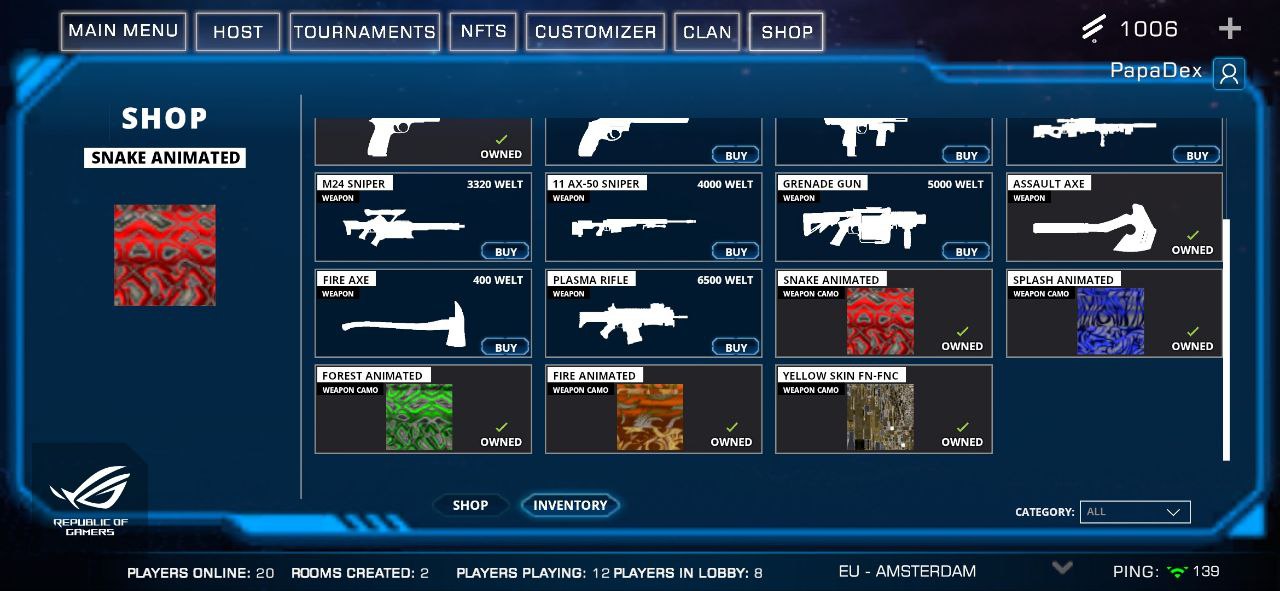Buy the 11 AX-50 Sniper

click(736, 251)
